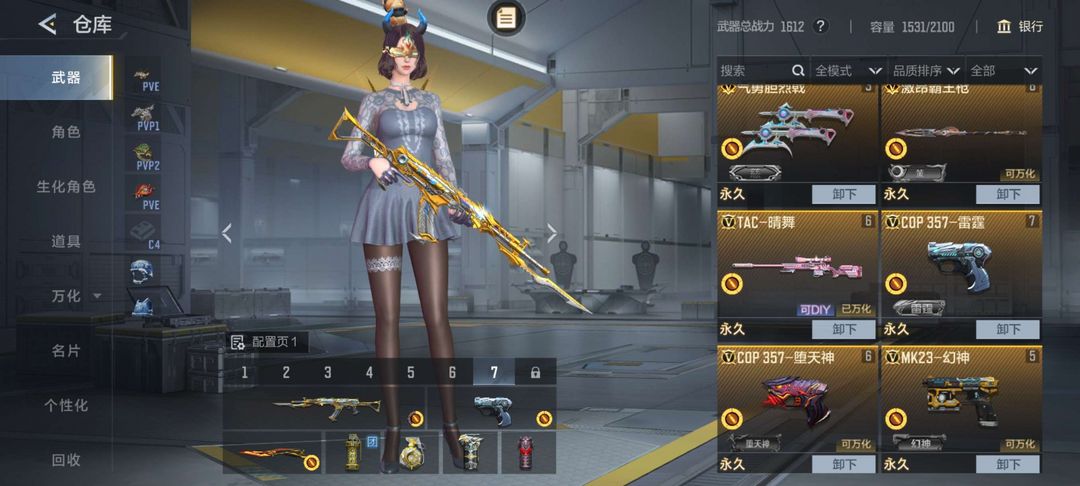Switch to the 角色 tab
Viewport: 1080px width, 486px height.
point(66,132)
